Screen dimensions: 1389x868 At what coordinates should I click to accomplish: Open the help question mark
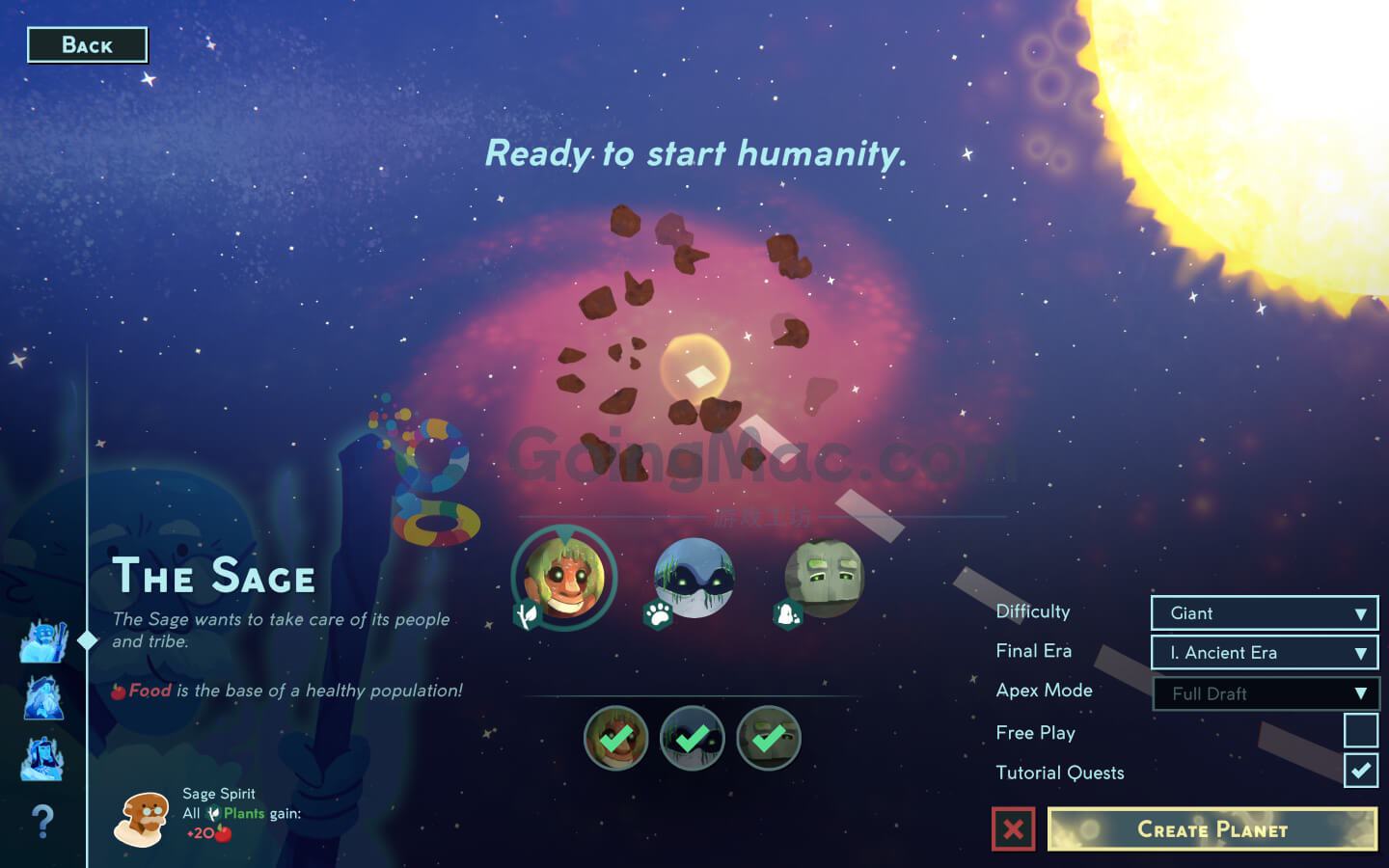pos(42,822)
